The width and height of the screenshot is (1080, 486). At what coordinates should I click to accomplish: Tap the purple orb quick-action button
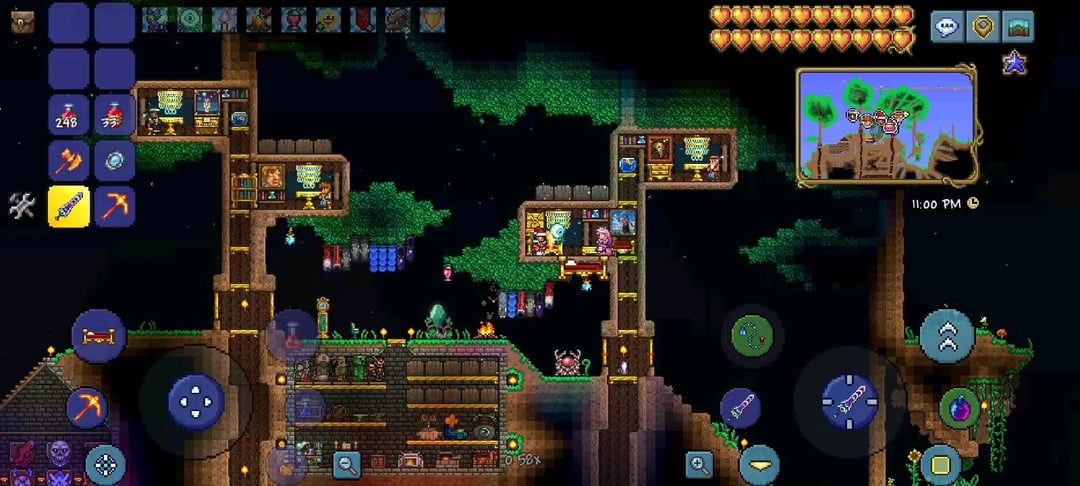[x=959, y=408]
